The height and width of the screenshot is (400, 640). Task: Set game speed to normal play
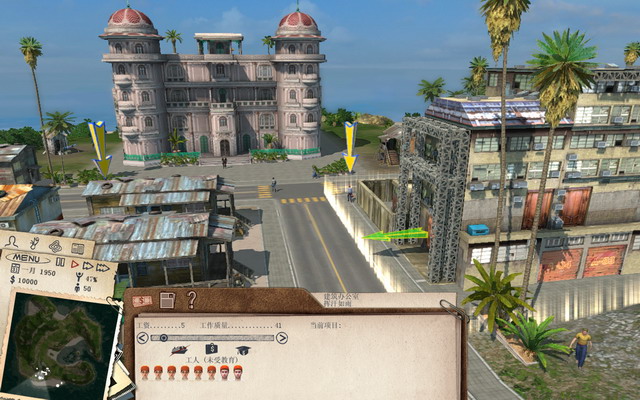[x=74, y=263]
